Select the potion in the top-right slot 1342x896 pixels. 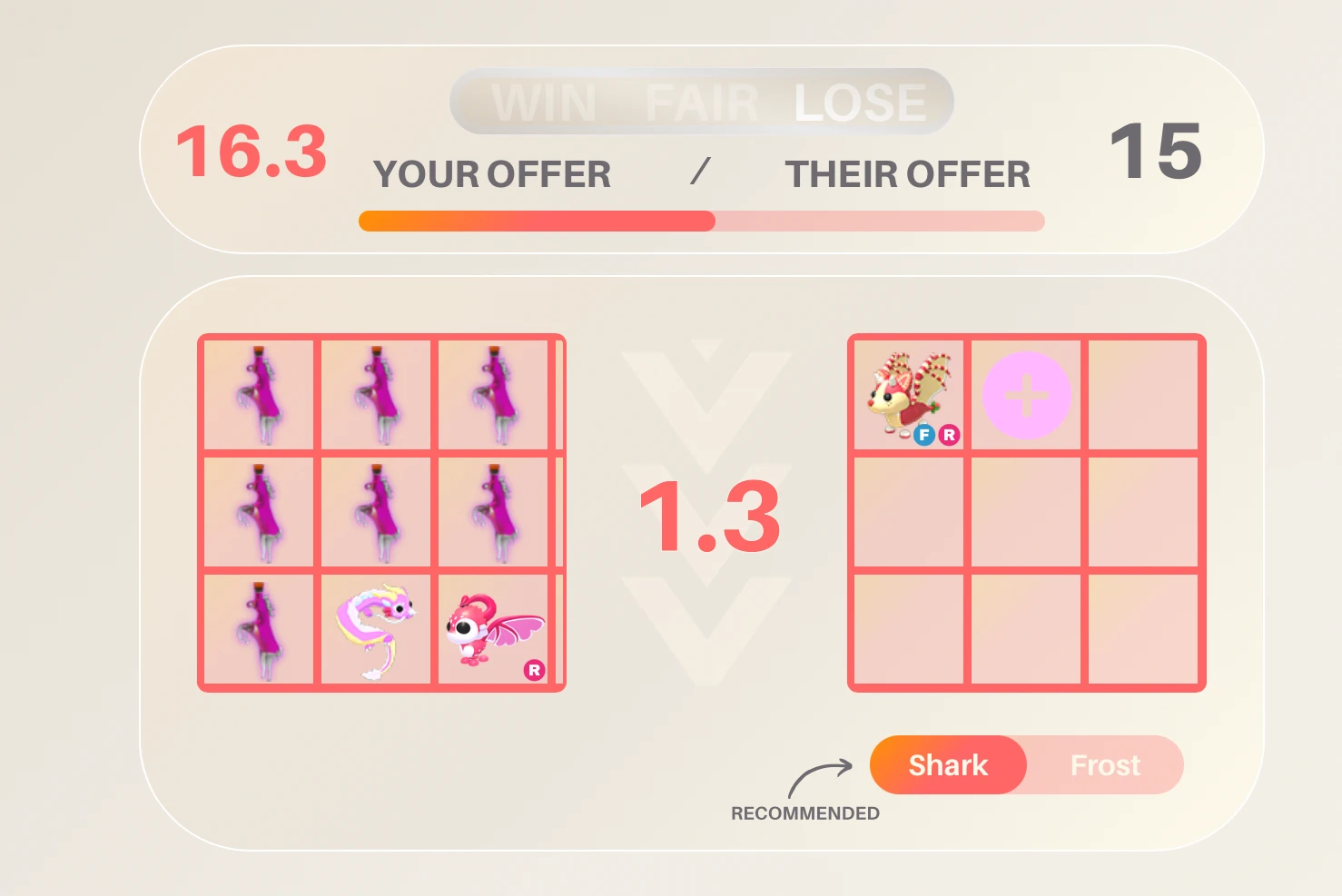point(495,394)
